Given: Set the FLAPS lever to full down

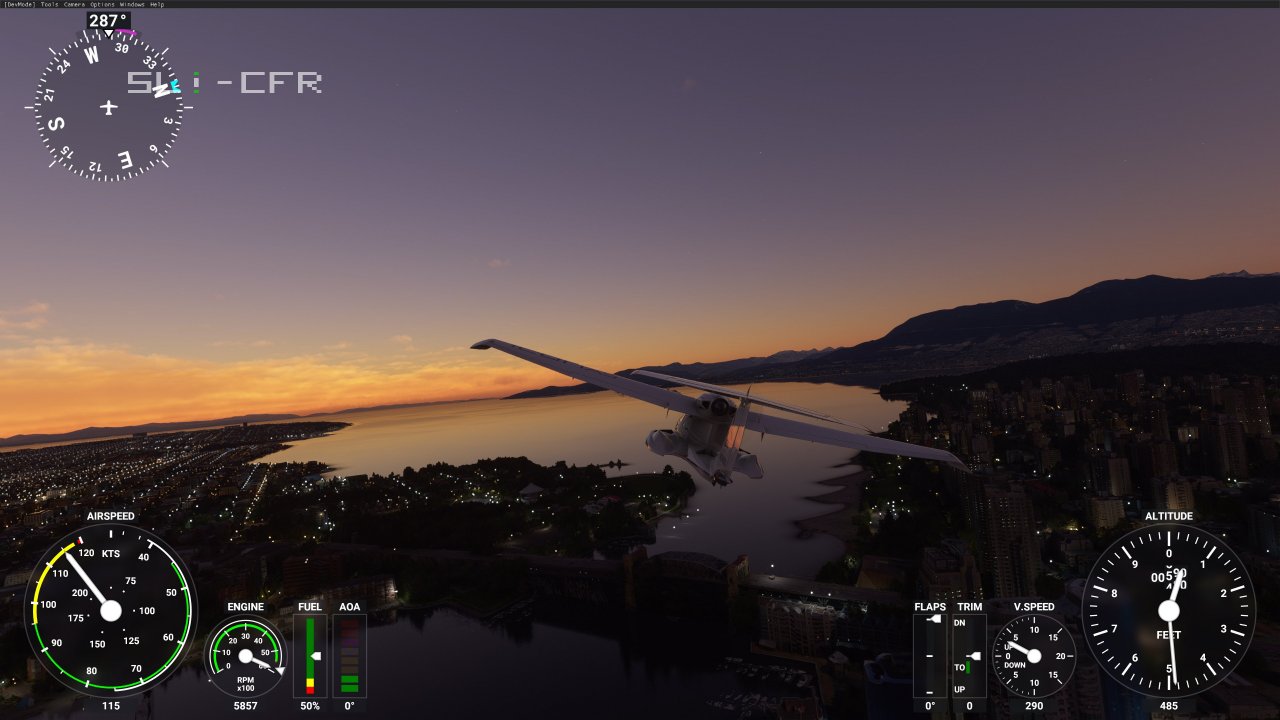Looking at the screenshot, I should click(930, 692).
